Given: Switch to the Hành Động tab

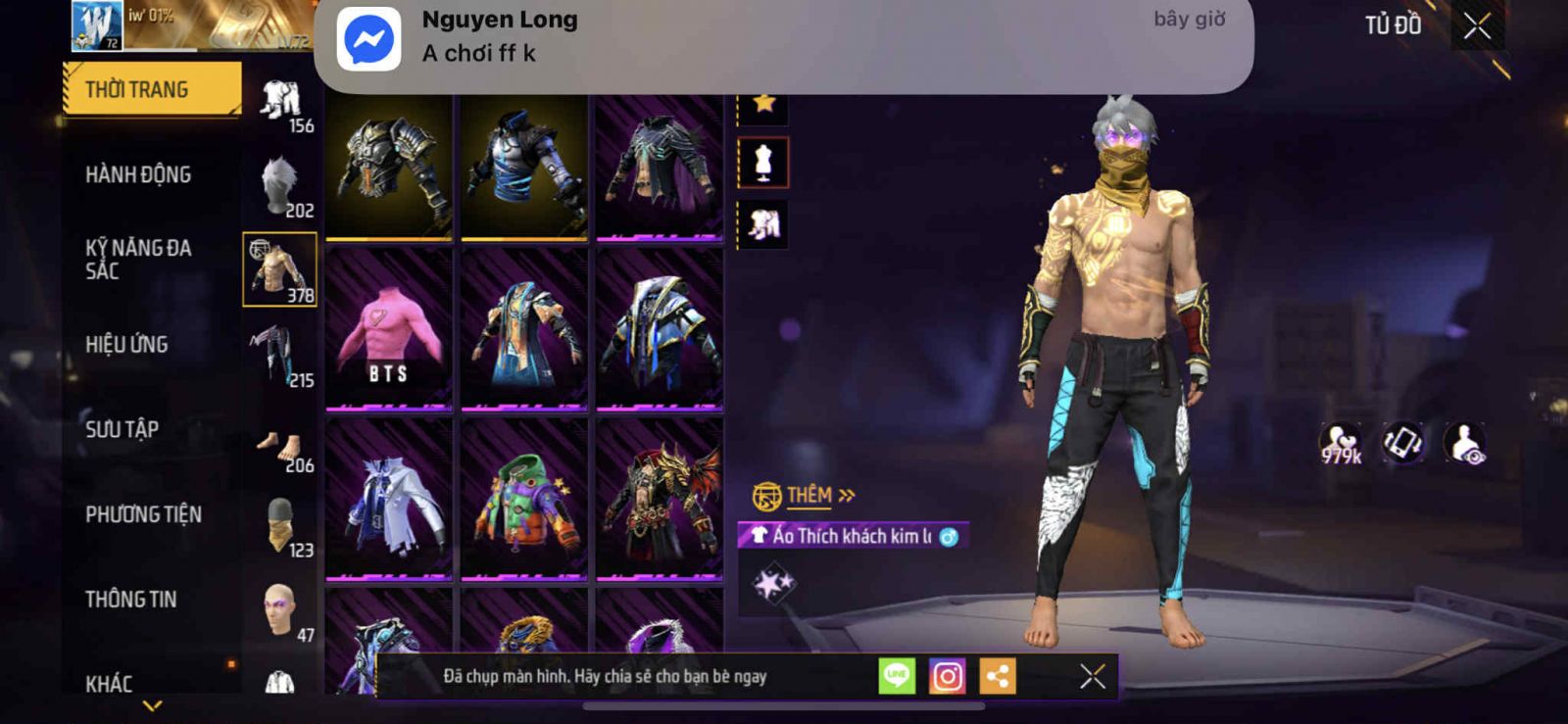Looking at the screenshot, I should click(x=138, y=174).
